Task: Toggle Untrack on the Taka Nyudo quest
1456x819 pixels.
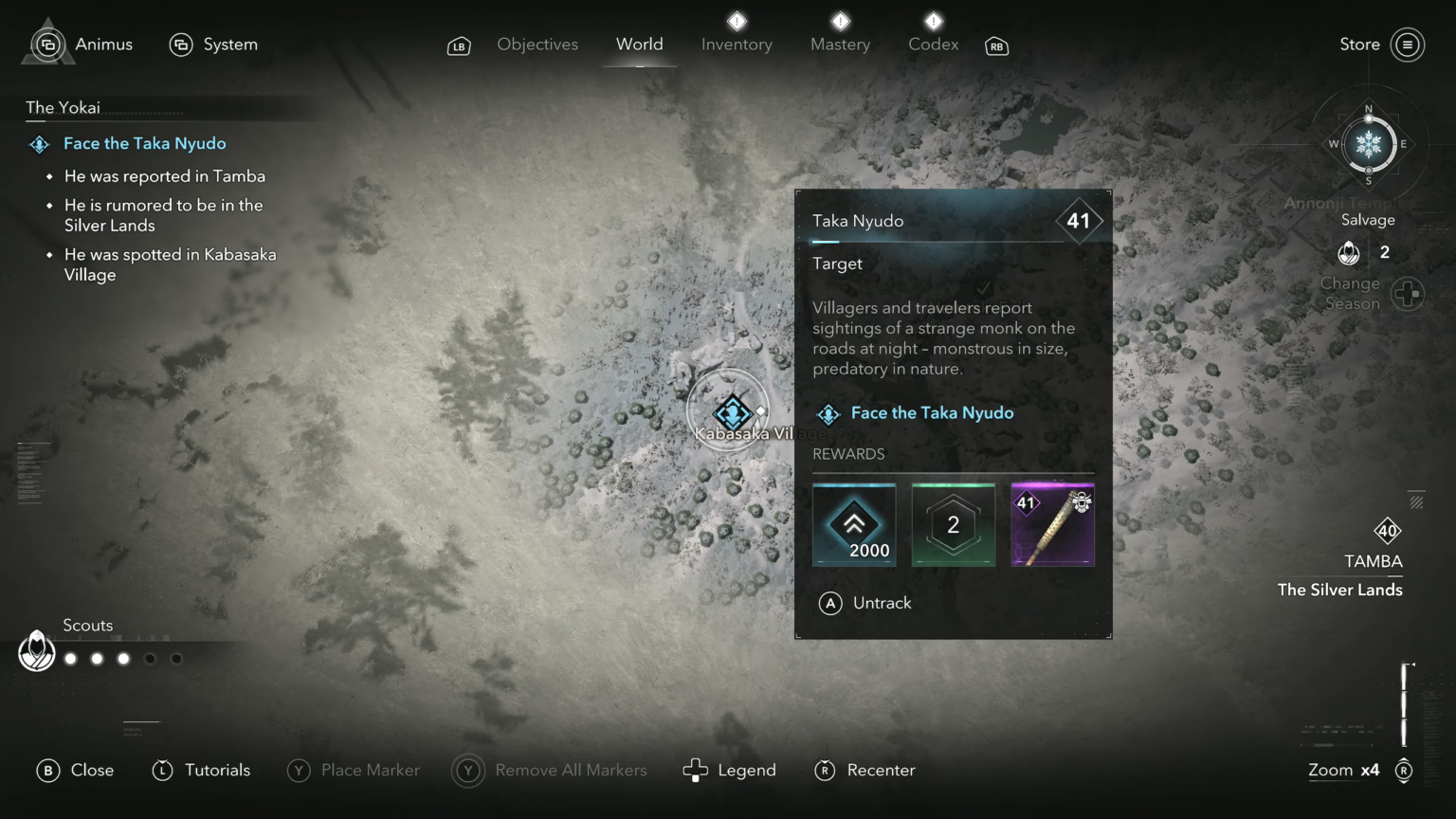Action: pos(865,603)
